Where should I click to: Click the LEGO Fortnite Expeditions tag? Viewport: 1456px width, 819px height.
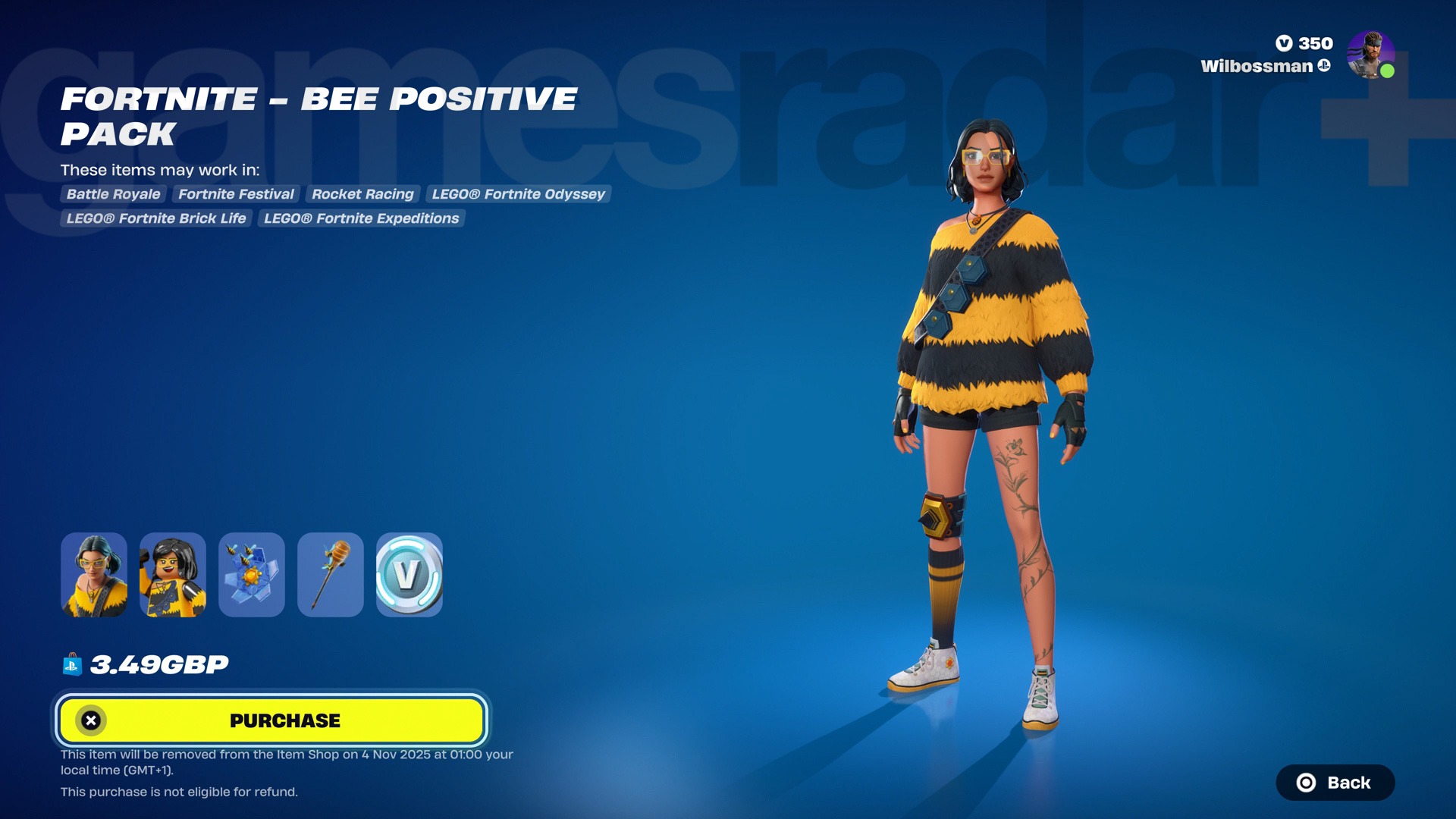pos(361,218)
